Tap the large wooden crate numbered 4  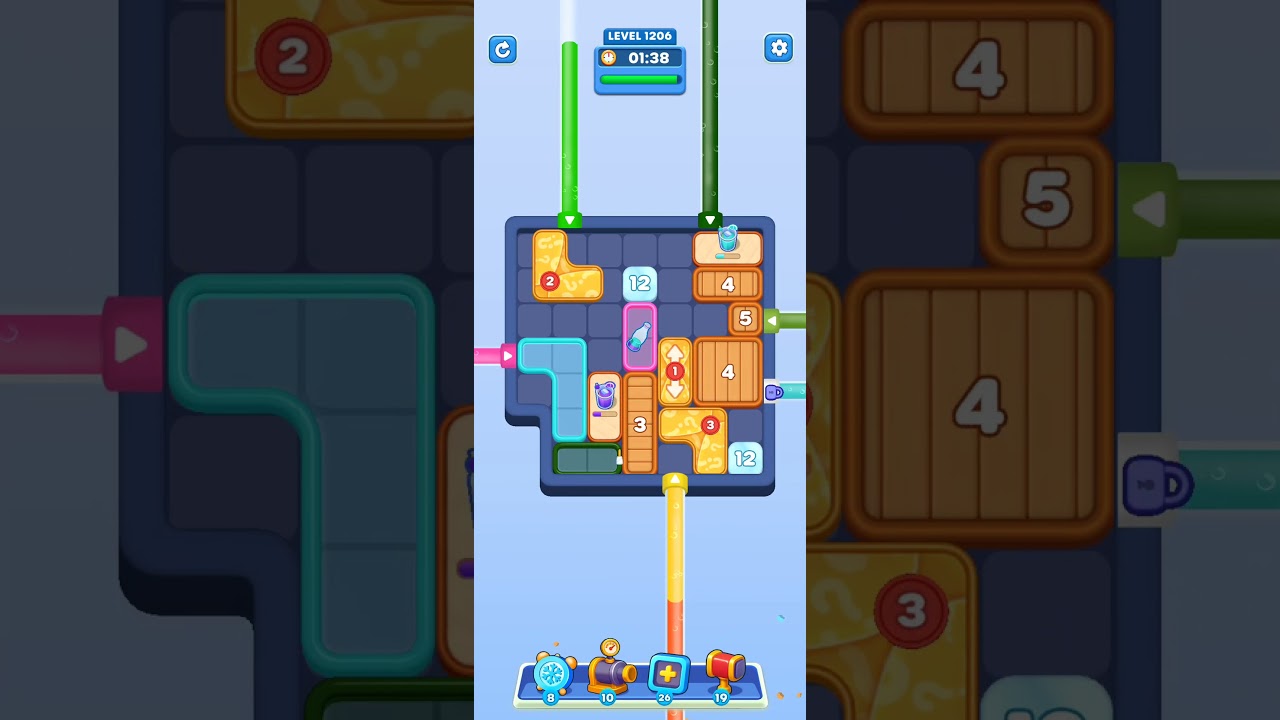tap(729, 372)
